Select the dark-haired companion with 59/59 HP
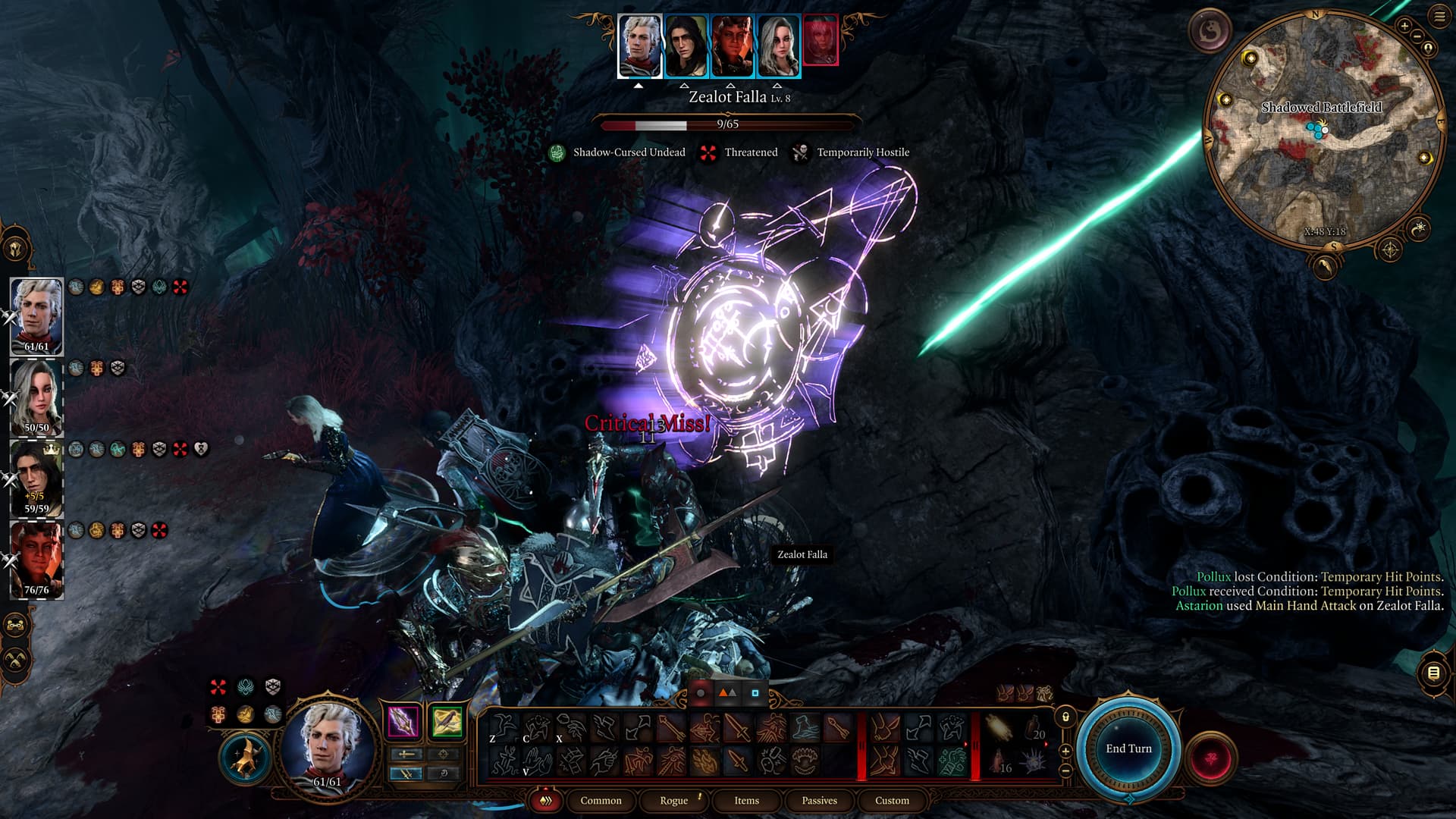Screen dimensions: 1456x819 (x=36, y=478)
